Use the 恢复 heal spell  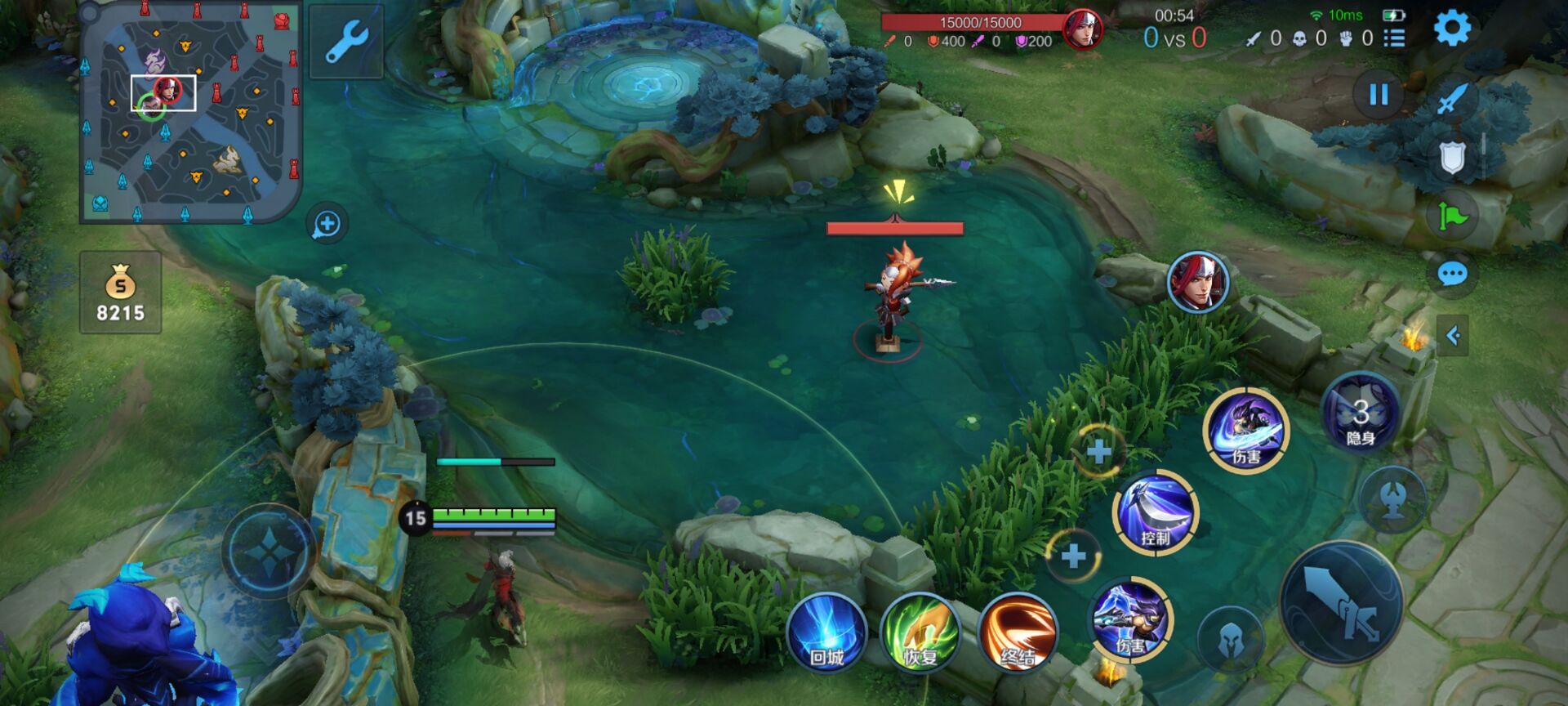point(920,633)
